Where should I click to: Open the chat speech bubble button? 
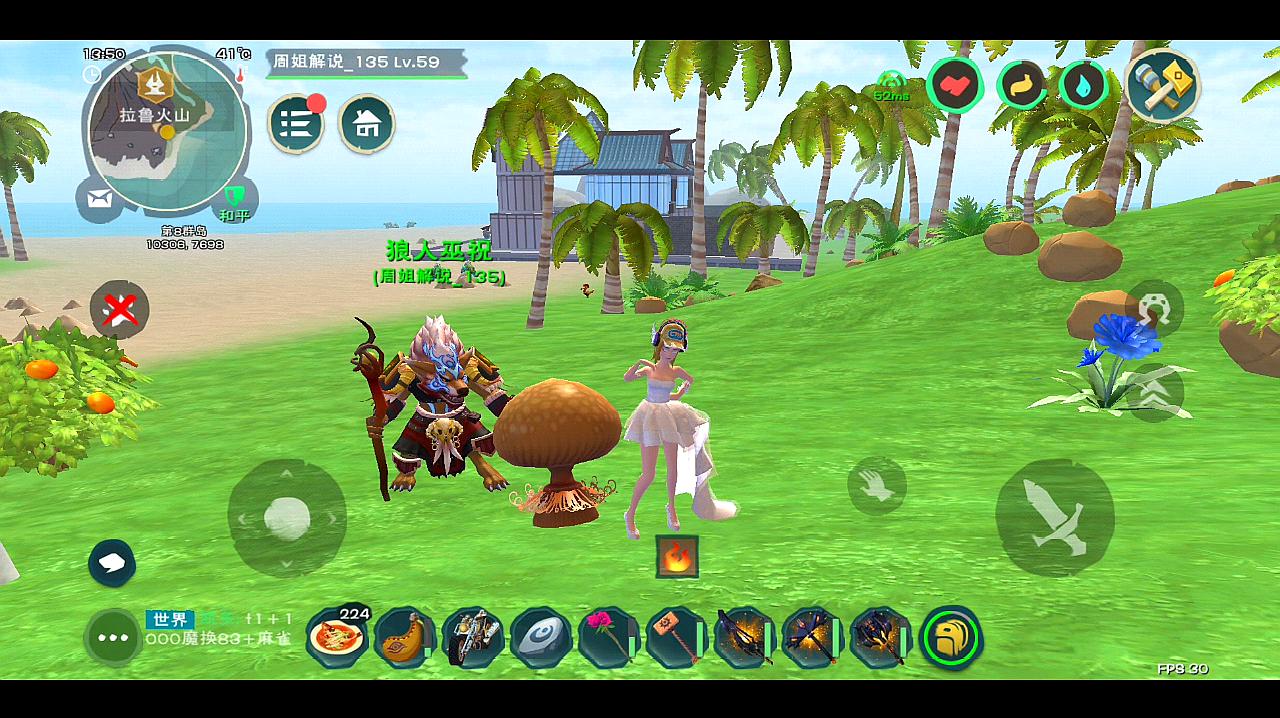pos(112,563)
